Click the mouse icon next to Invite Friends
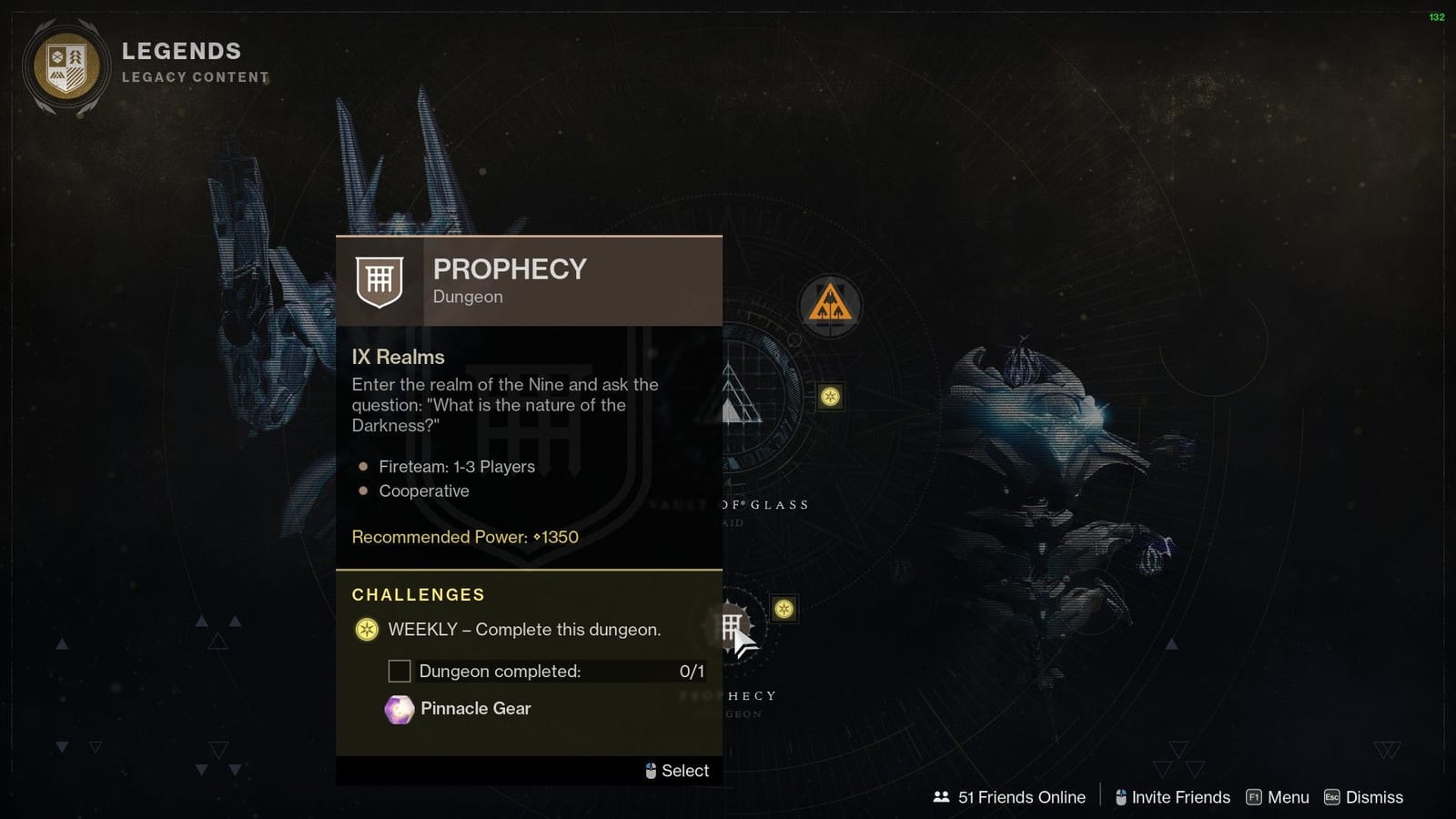1456x819 pixels. click(x=1120, y=797)
